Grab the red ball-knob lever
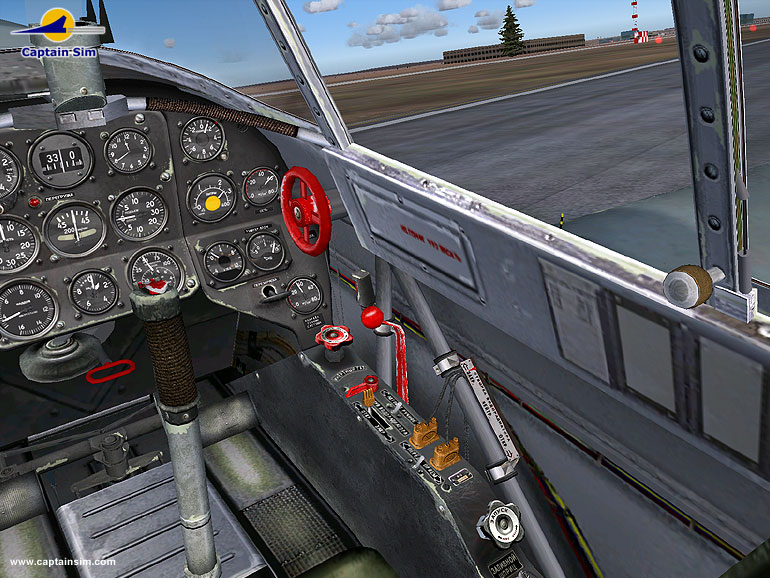770x578 pixels. (372, 317)
